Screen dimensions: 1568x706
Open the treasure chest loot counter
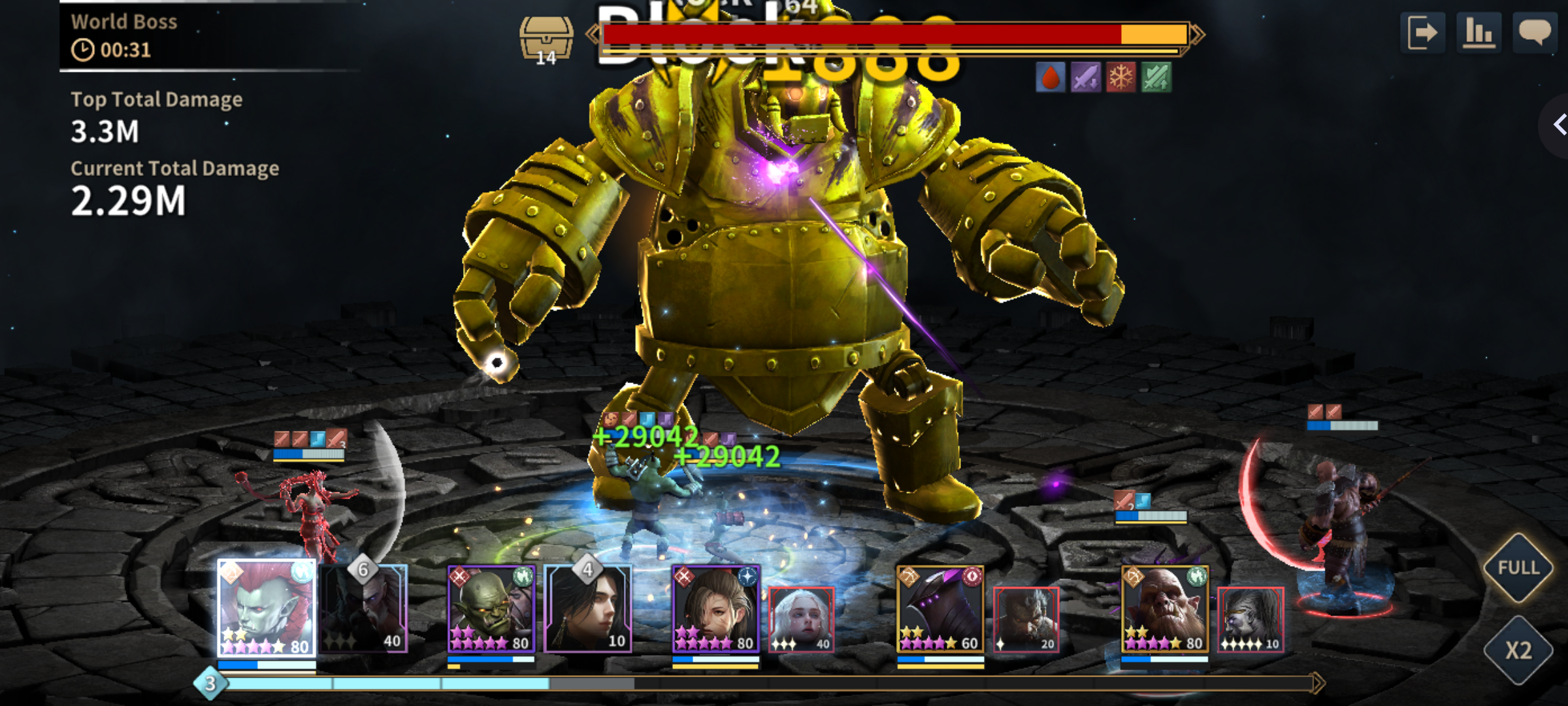pyautogui.click(x=546, y=39)
